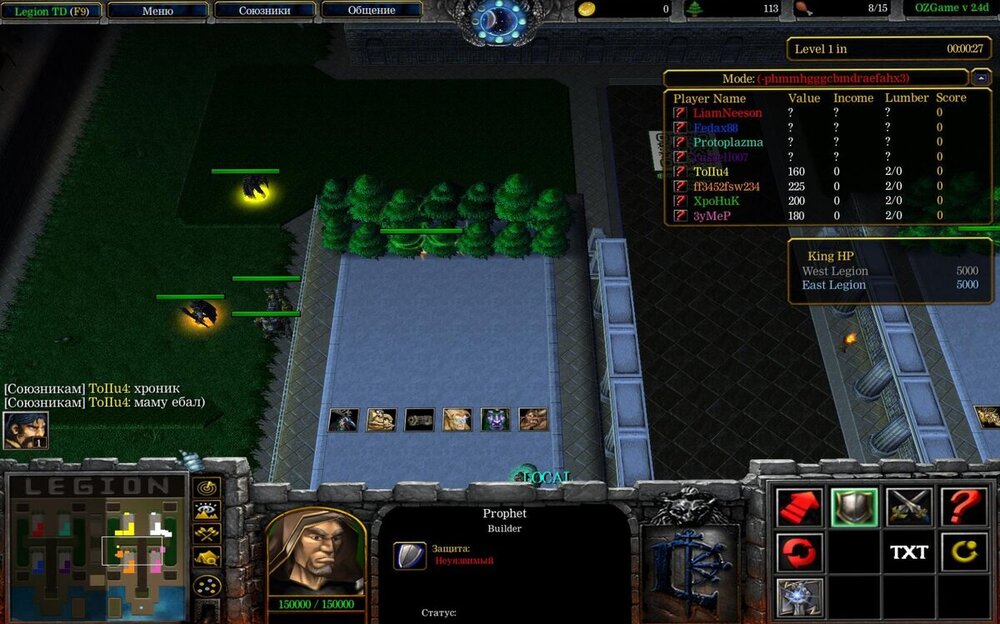The width and height of the screenshot is (1000, 624).
Task: Click the TXT command button
Action: pos(908,552)
